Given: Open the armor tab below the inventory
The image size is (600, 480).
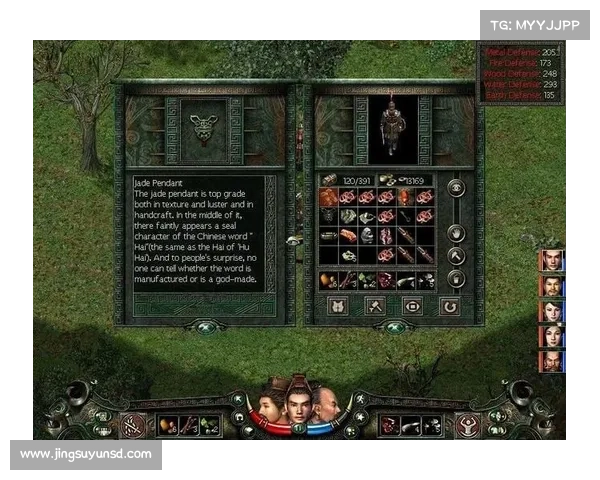Looking at the screenshot, I should pos(338,305).
